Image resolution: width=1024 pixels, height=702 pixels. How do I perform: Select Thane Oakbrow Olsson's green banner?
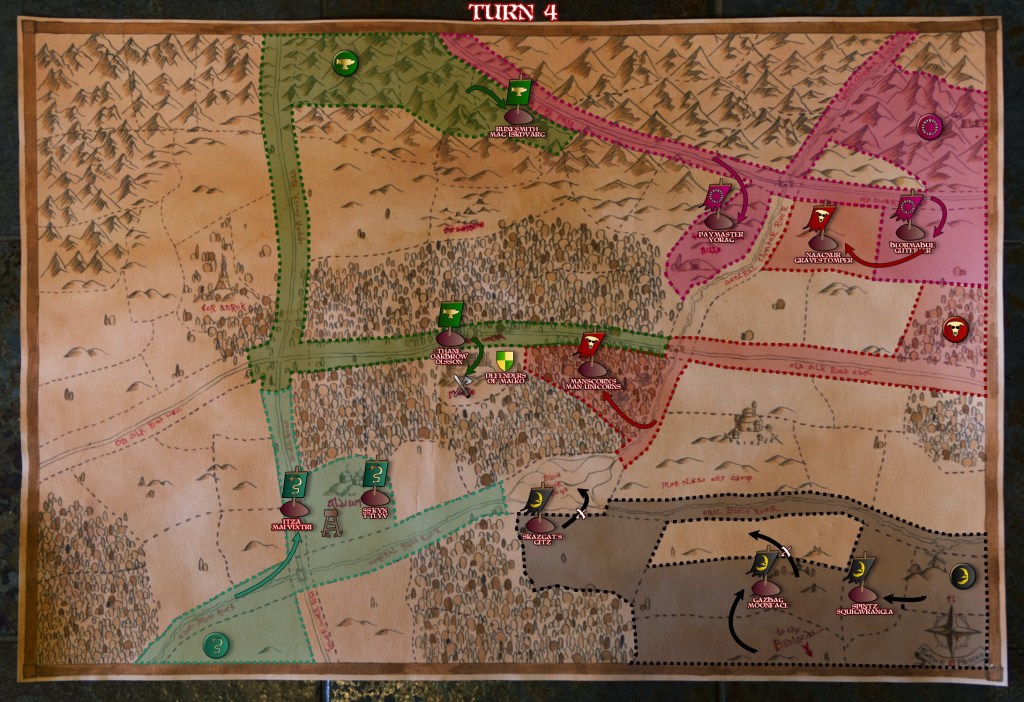click(451, 315)
